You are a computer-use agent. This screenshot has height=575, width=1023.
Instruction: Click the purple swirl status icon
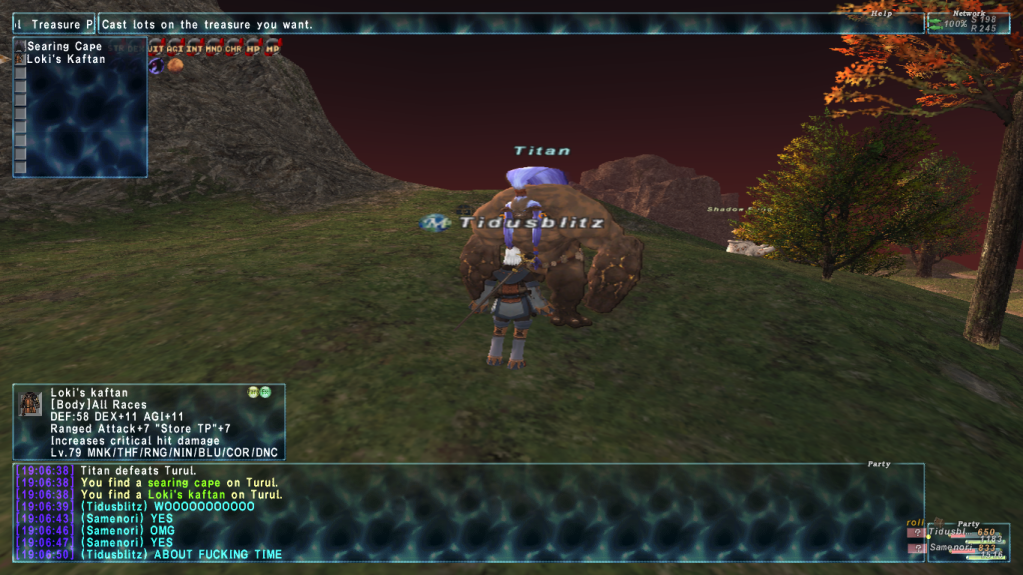(x=156, y=65)
